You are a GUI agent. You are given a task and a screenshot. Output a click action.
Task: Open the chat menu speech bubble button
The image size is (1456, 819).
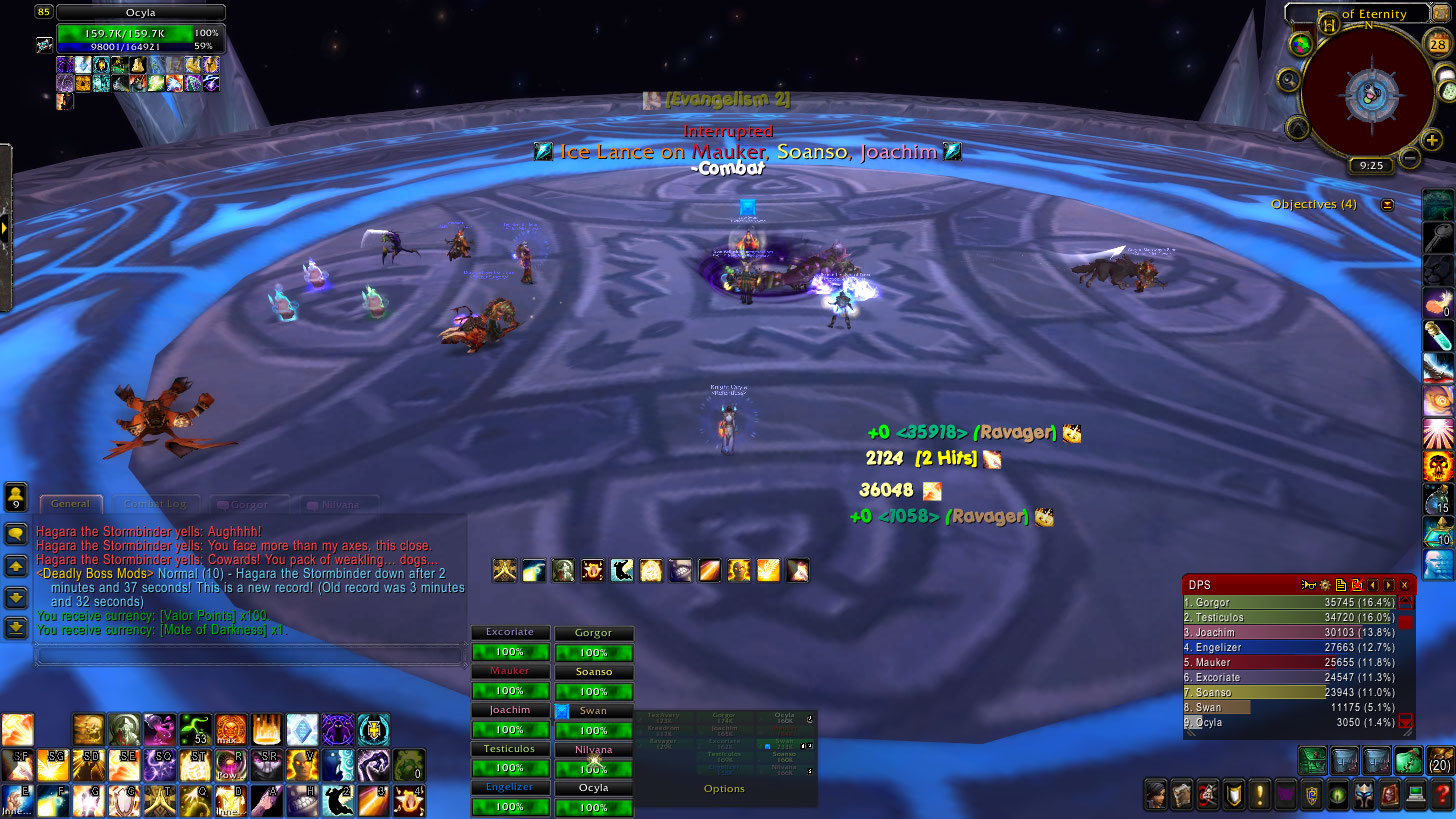(x=16, y=535)
